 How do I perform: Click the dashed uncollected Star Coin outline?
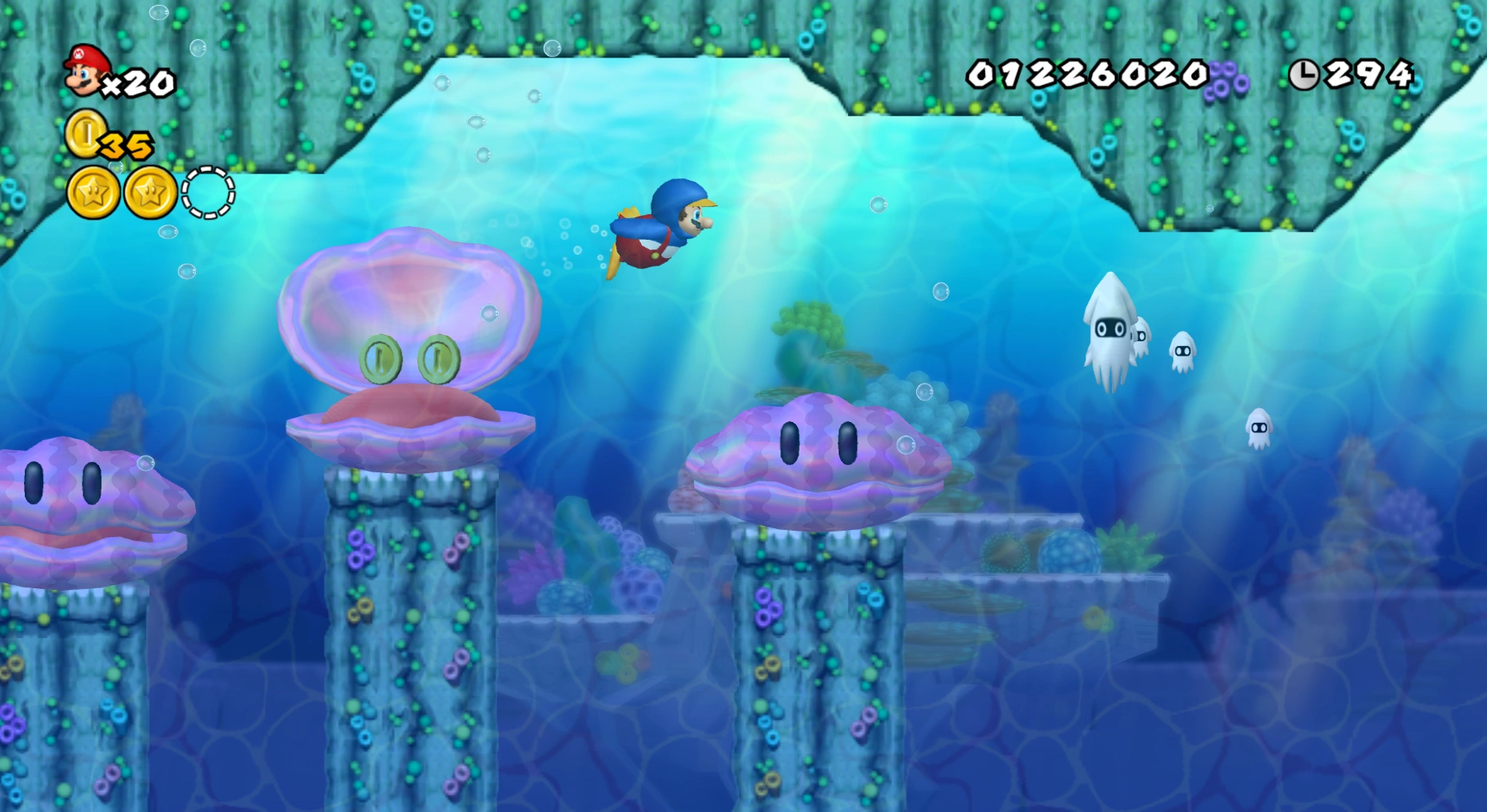207,192
